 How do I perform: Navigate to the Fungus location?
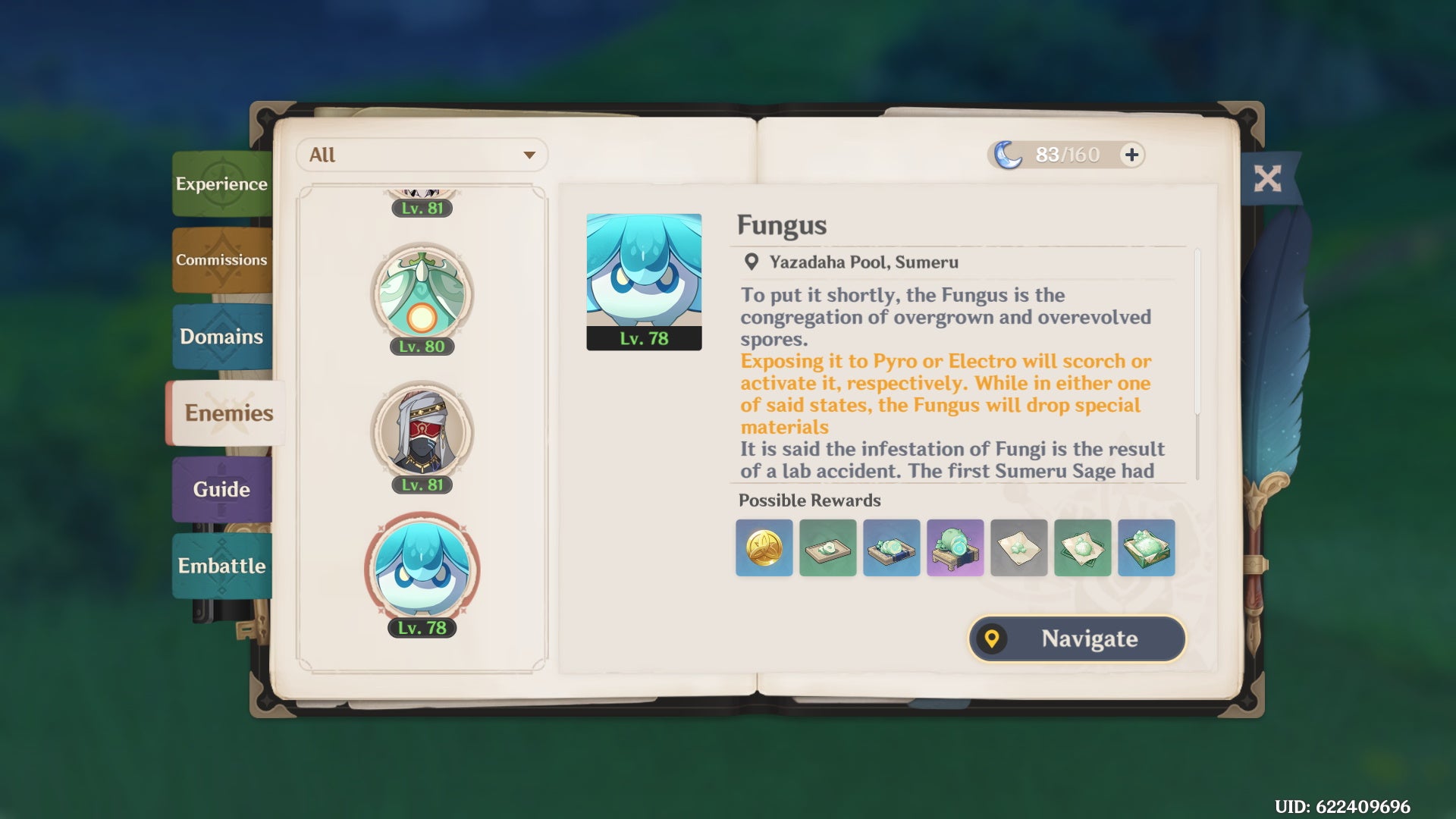[x=1077, y=639]
